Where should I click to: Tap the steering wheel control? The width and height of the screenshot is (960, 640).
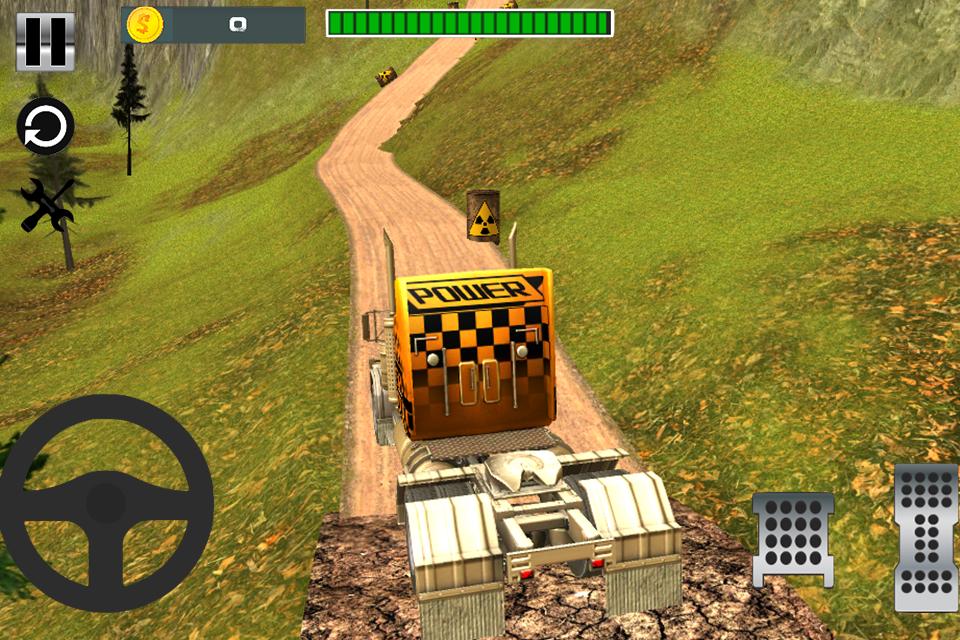click(105, 502)
